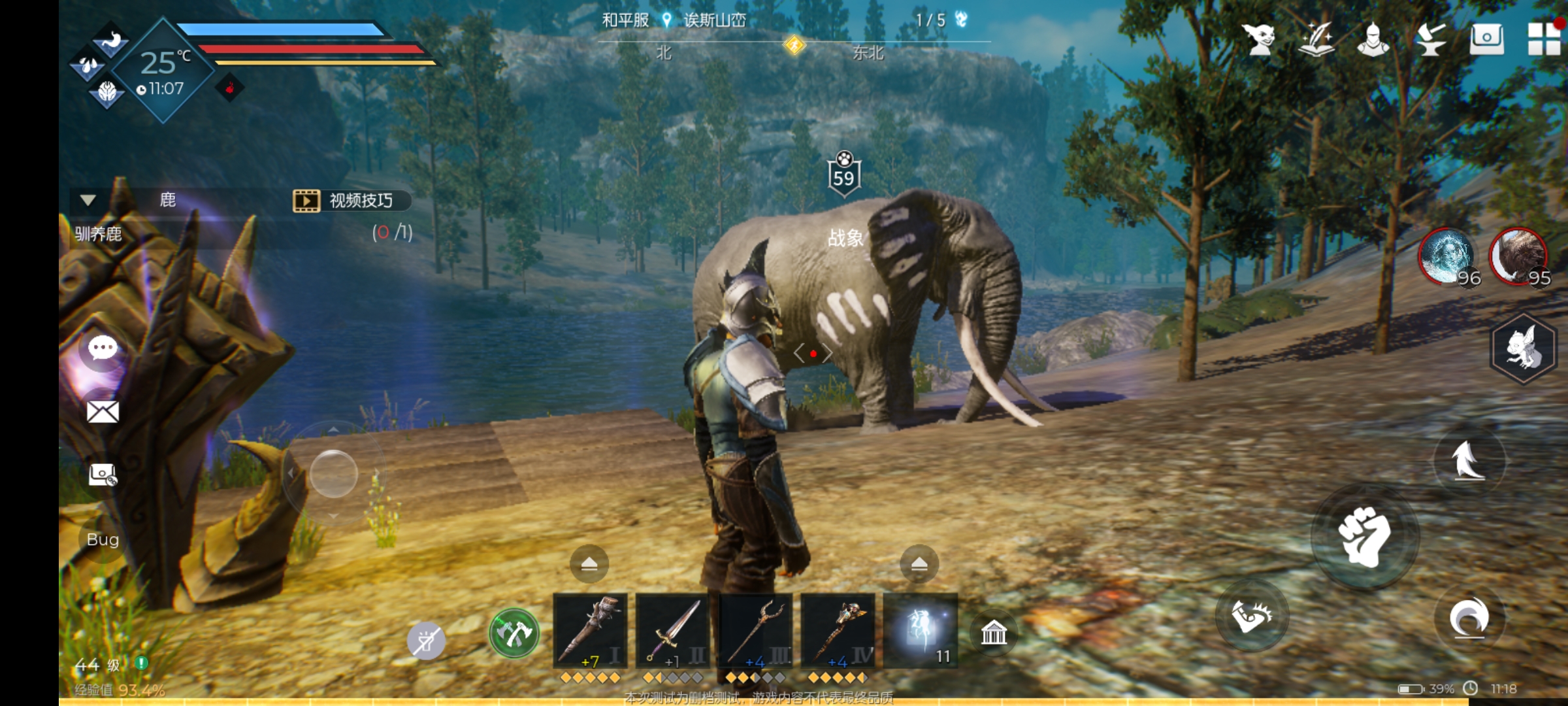Activate the jump arrow button

pyautogui.click(x=1469, y=460)
